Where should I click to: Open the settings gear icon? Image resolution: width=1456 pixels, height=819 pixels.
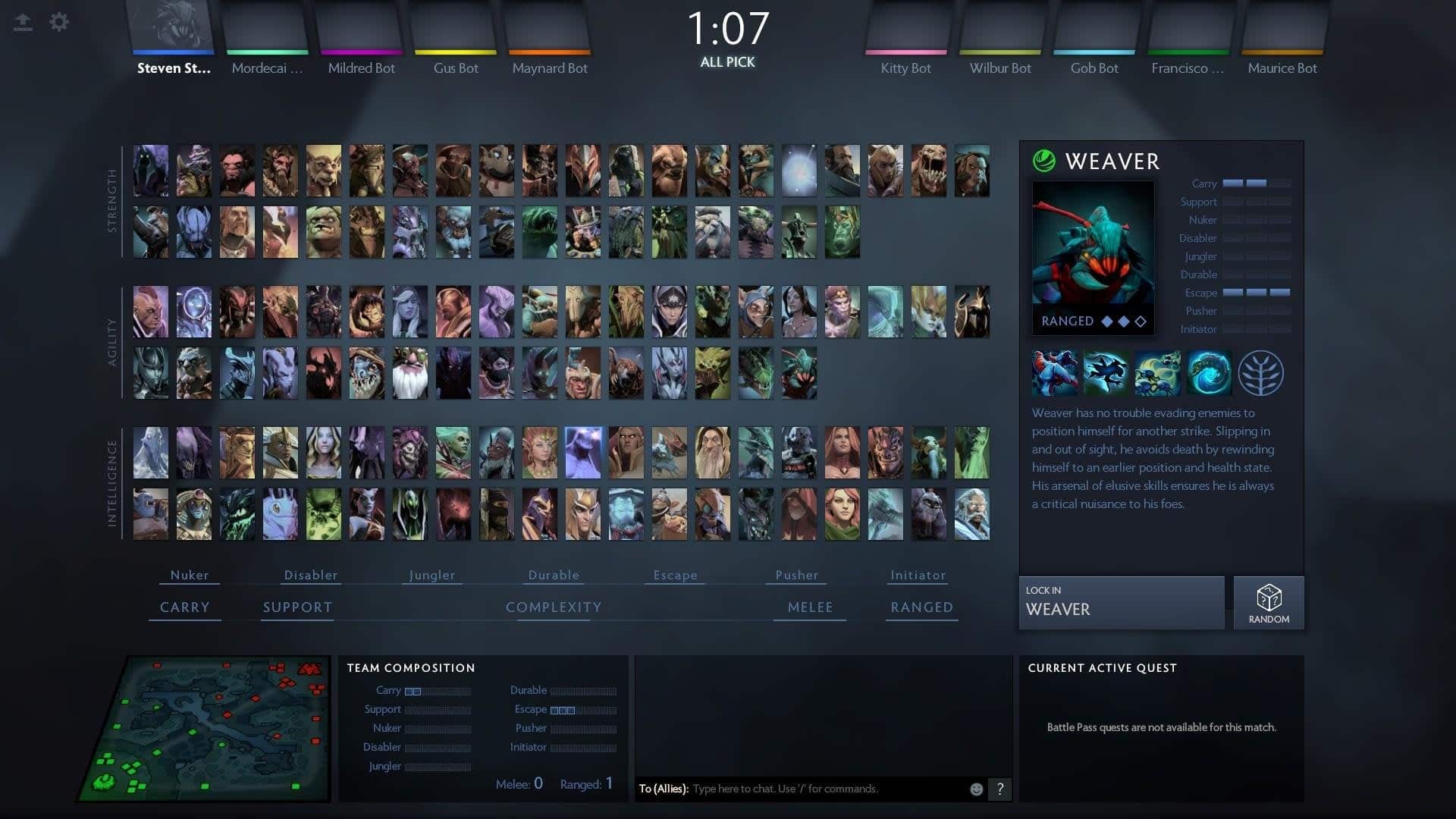tap(59, 22)
